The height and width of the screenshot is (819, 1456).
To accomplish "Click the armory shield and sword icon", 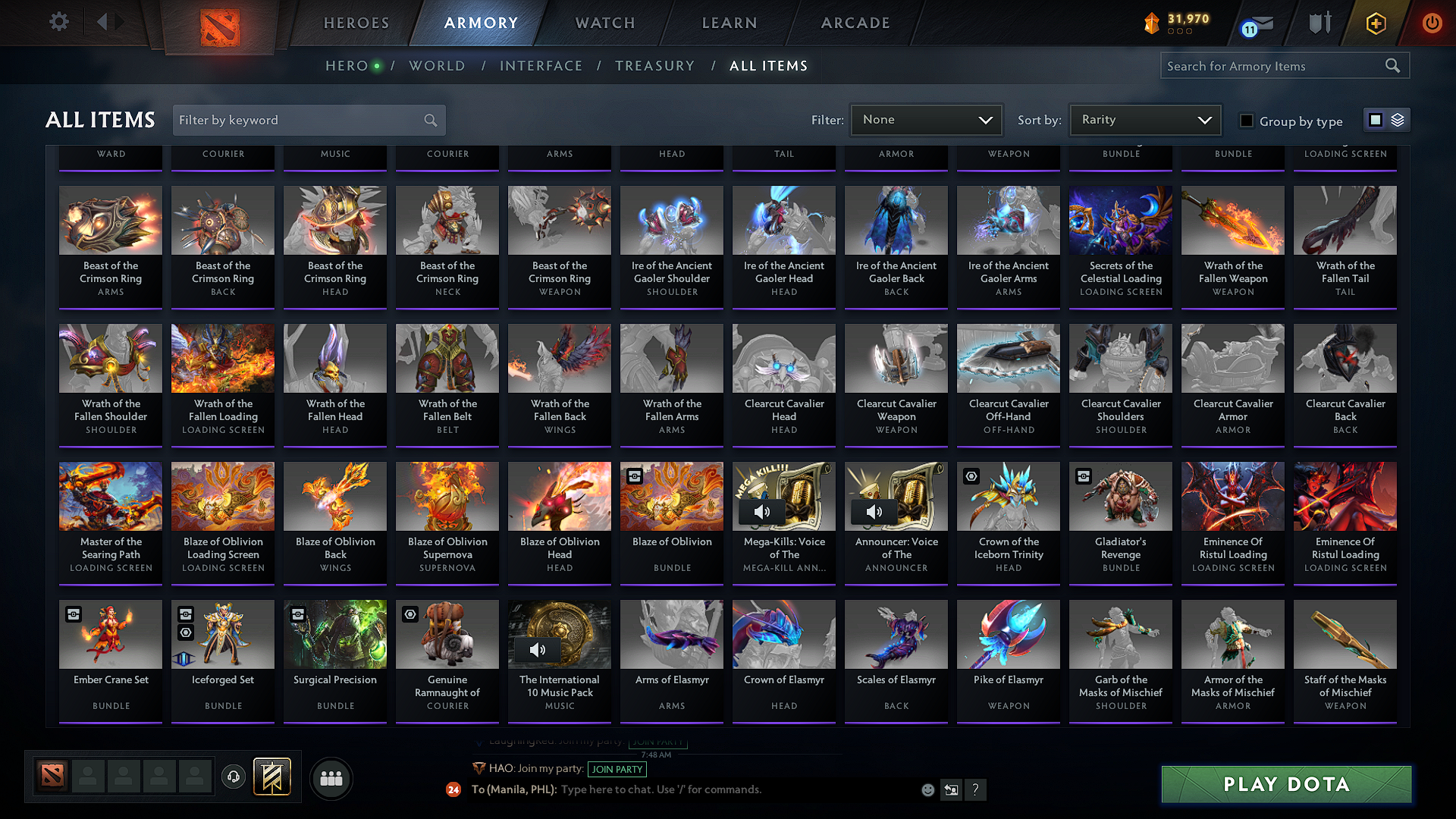I will (x=1319, y=23).
